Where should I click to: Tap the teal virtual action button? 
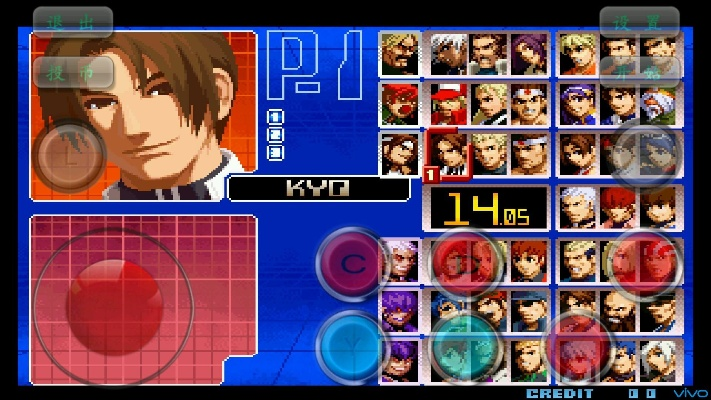coord(464,346)
